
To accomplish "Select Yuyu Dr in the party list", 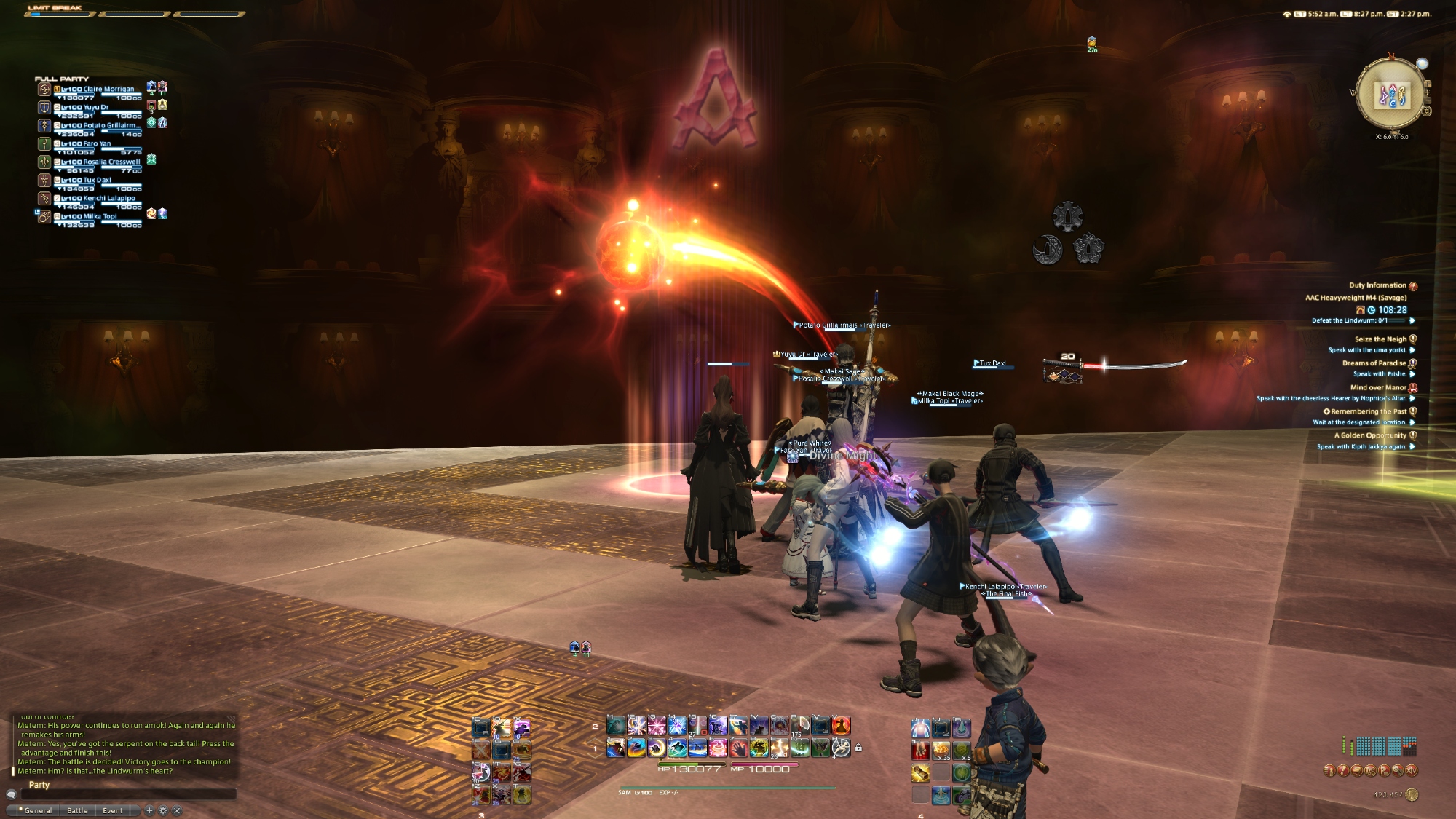I will coord(95,108).
